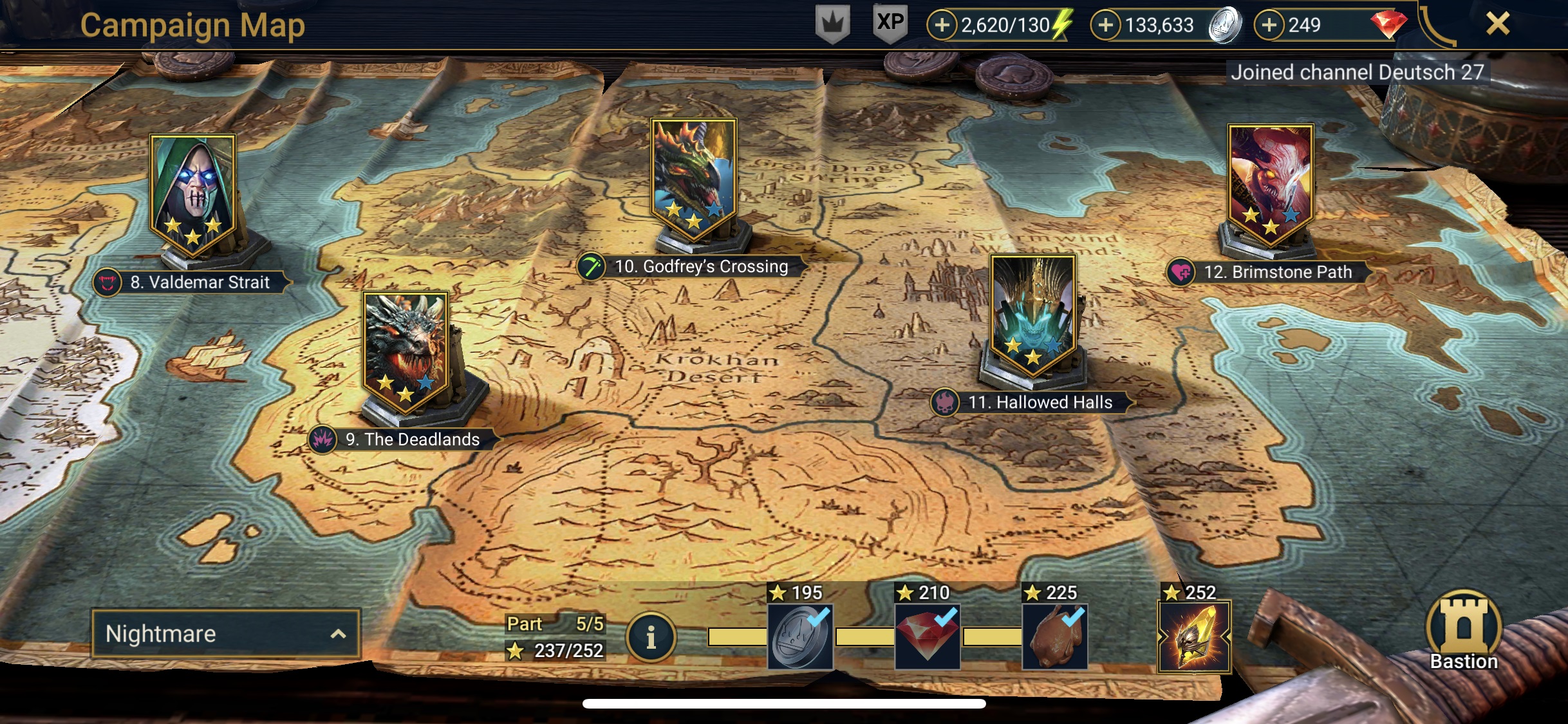View the 210-star gem reward
The height and width of the screenshot is (724, 1568).
coord(928,636)
